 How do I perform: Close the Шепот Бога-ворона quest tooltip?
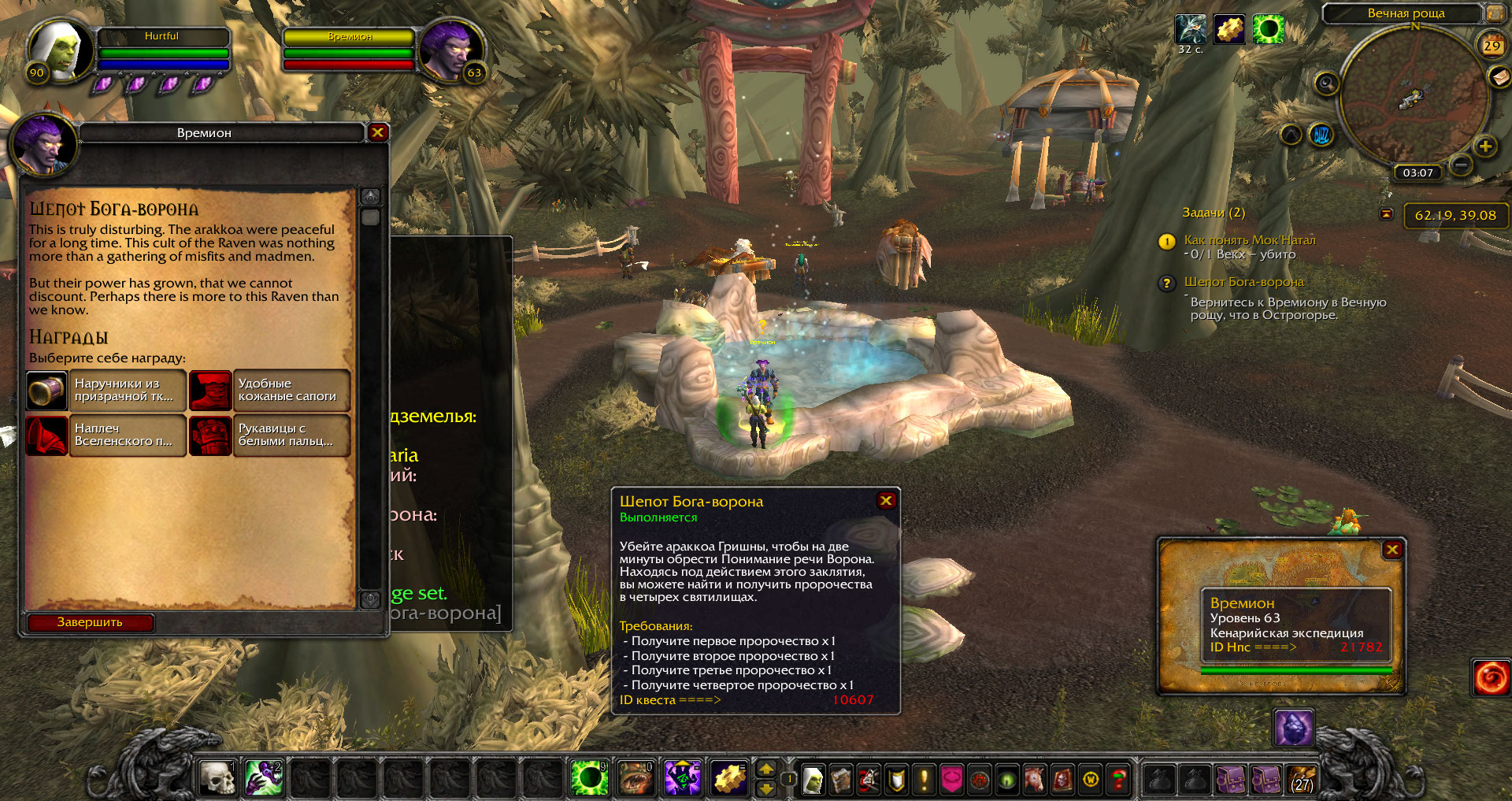[x=886, y=501]
